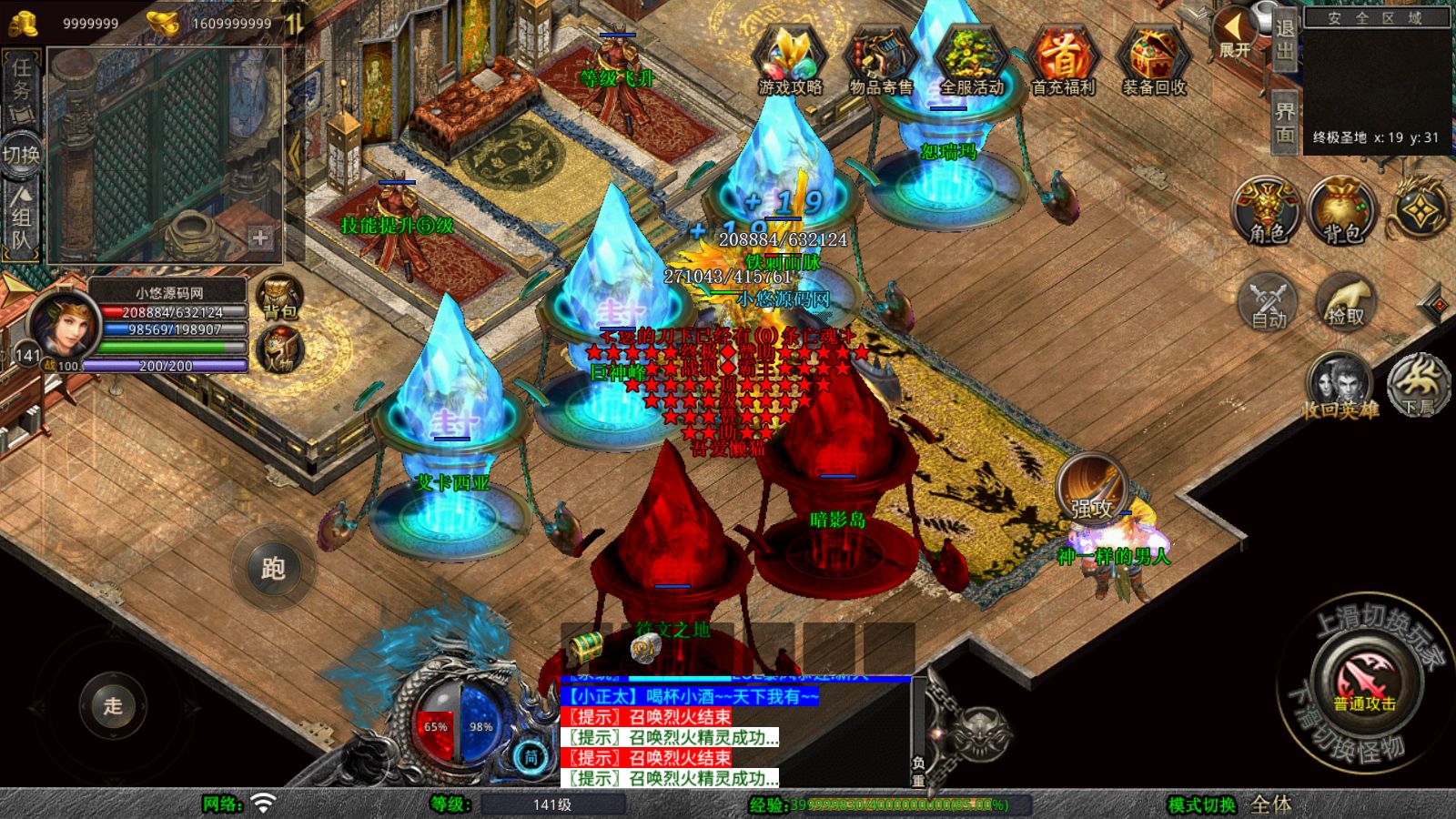Tap the 捡取 pick-up button
This screenshot has height=819, width=1456.
(x=1345, y=301)
